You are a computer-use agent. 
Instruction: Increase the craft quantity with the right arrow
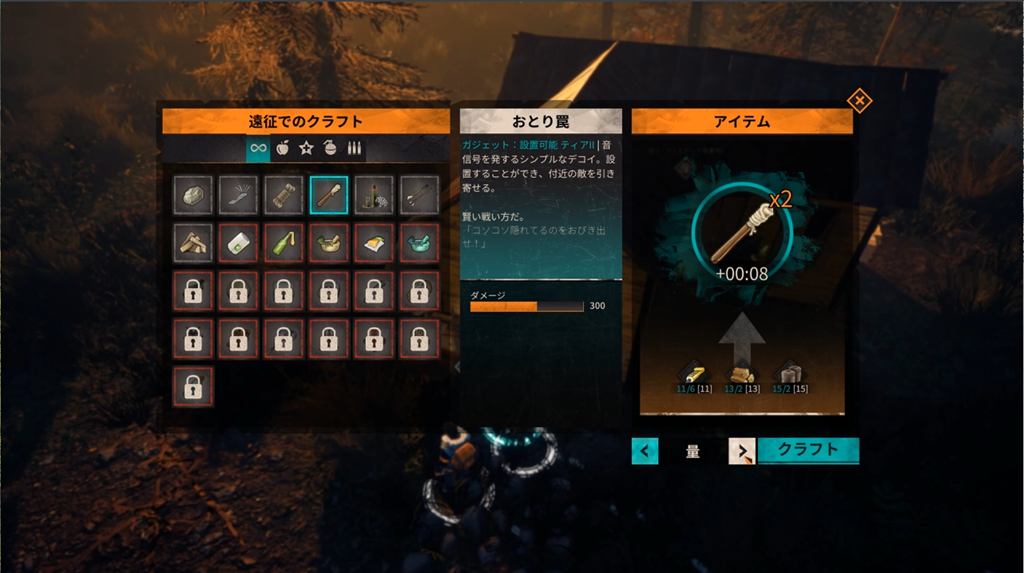click(742, 451)
